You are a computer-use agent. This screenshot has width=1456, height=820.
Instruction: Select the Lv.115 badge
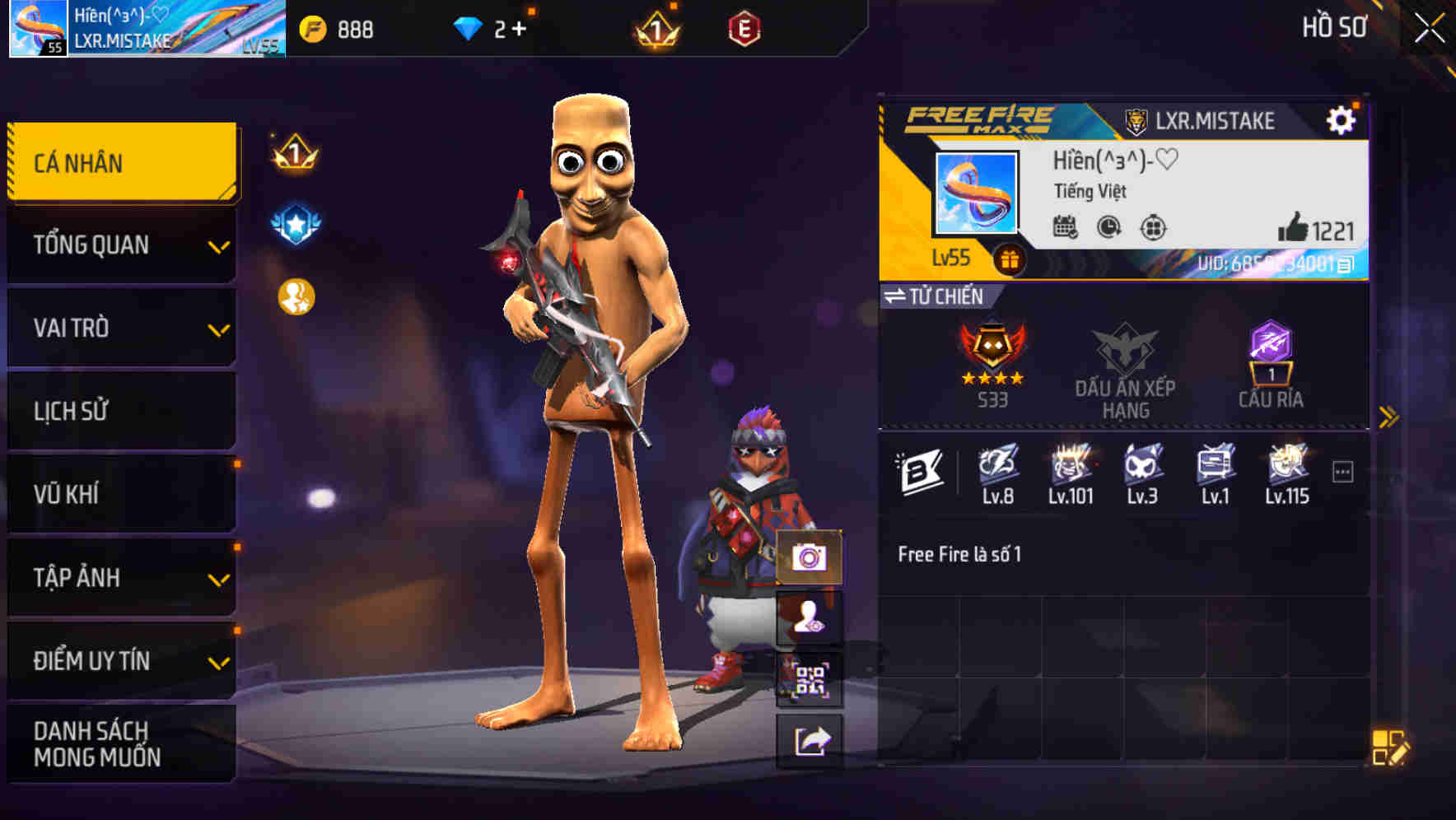tap(1286, 466)
